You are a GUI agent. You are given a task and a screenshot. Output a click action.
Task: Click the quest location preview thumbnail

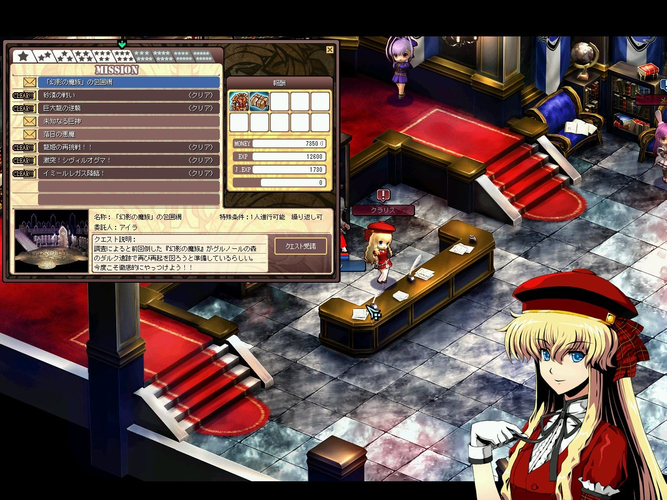pos(49,241)
